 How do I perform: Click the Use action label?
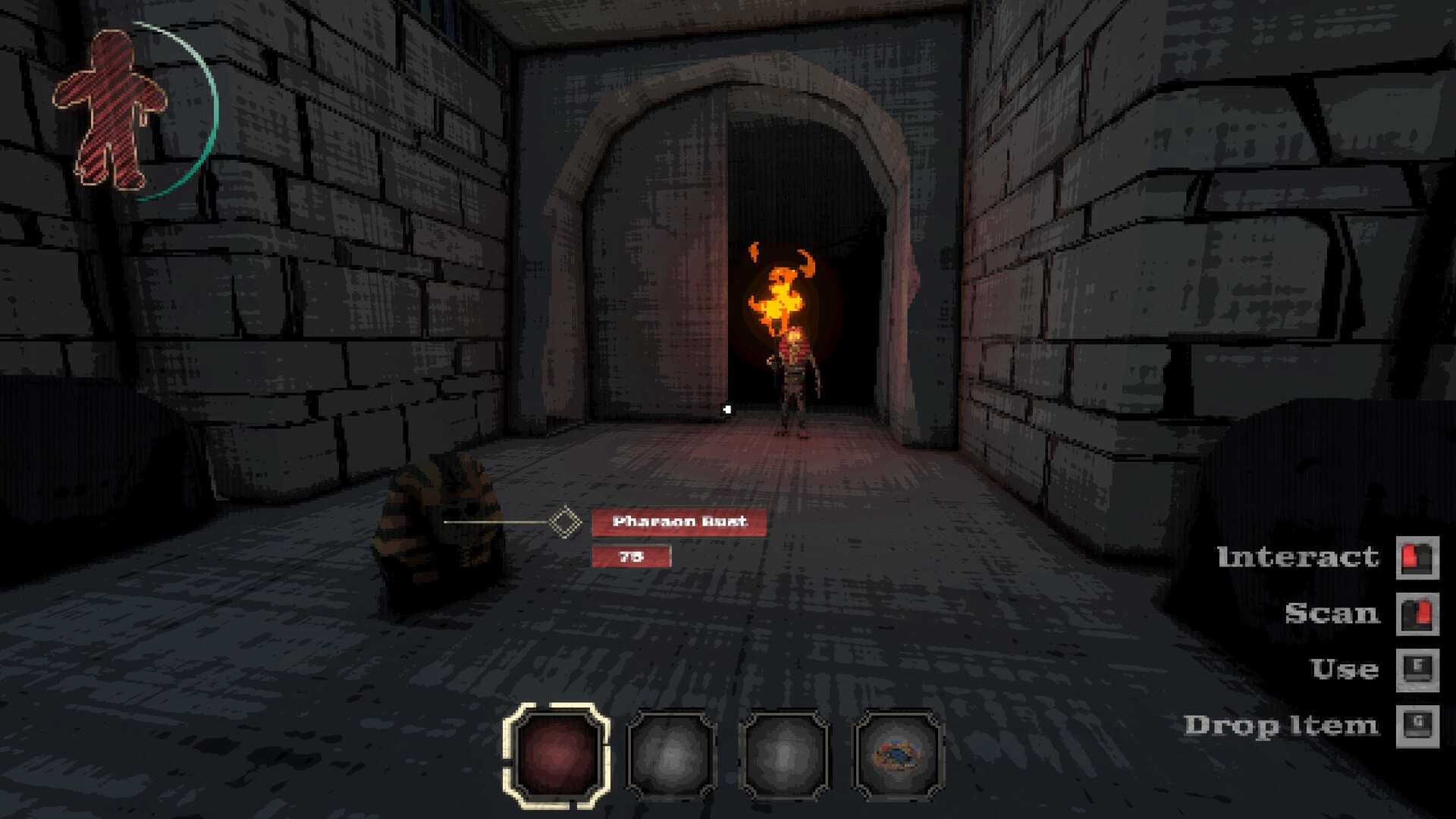click(x=1347, y=670)
